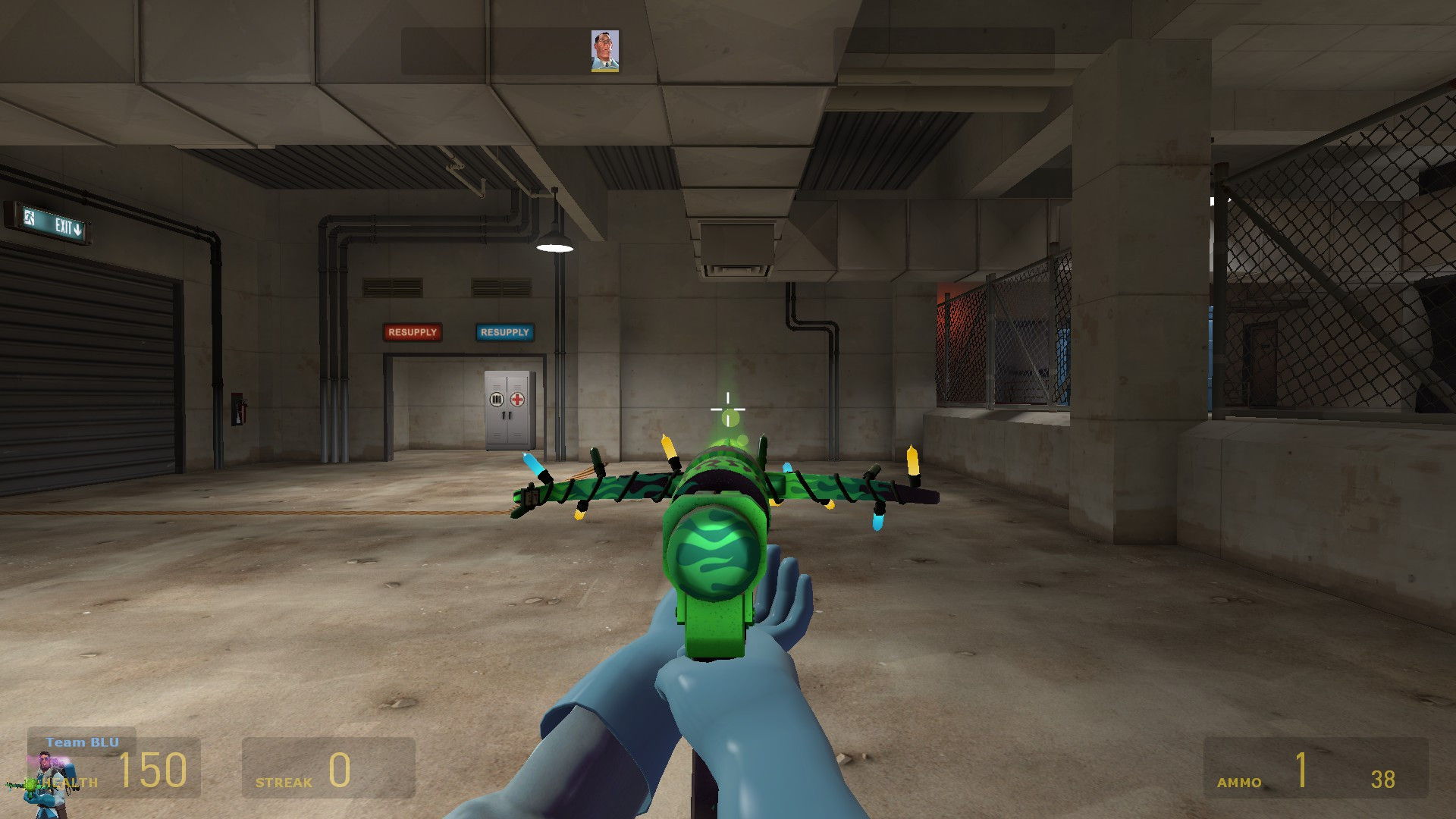
Task: Click the downward arrow on the EXIT sign
Action: (x=77, y=229)
